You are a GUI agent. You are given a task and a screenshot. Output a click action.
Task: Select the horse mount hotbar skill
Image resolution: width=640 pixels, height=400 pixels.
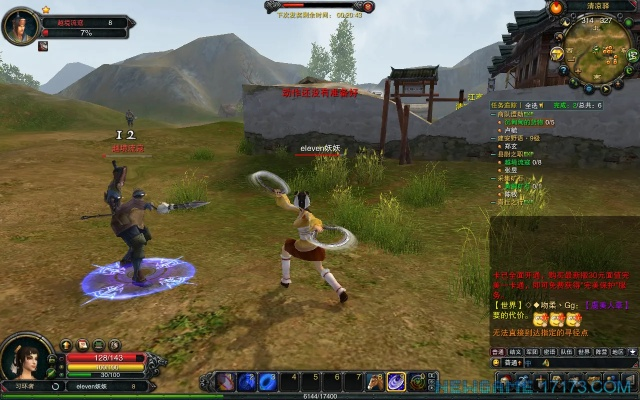[x=375, y=381]
